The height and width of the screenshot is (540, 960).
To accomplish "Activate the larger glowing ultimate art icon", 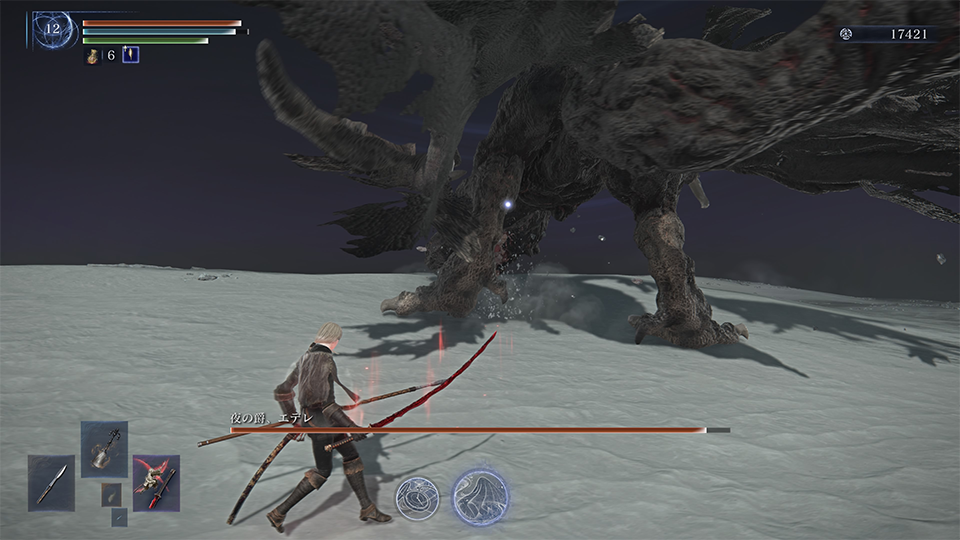I will 480,496.
